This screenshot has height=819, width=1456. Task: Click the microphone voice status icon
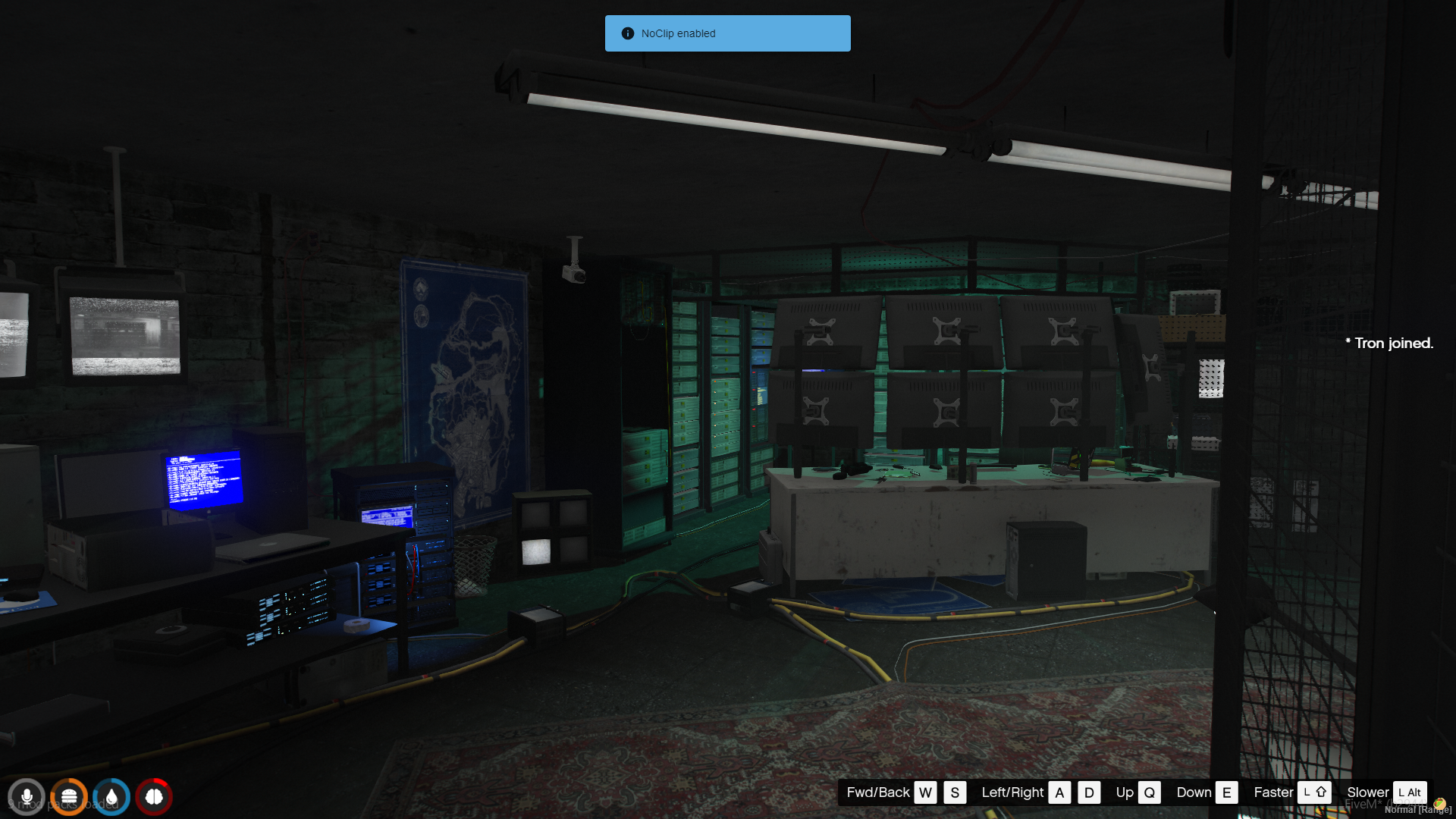click(27, 797)
